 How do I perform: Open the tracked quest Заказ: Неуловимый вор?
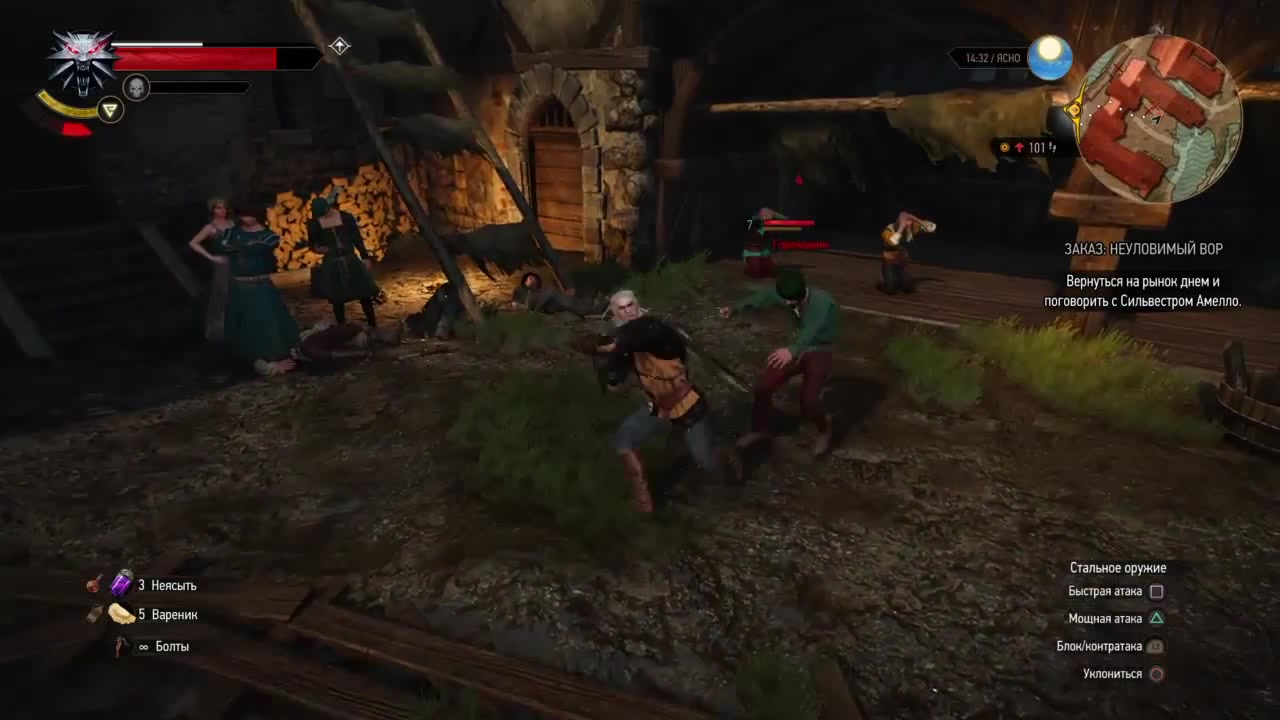click(1143, 249)
